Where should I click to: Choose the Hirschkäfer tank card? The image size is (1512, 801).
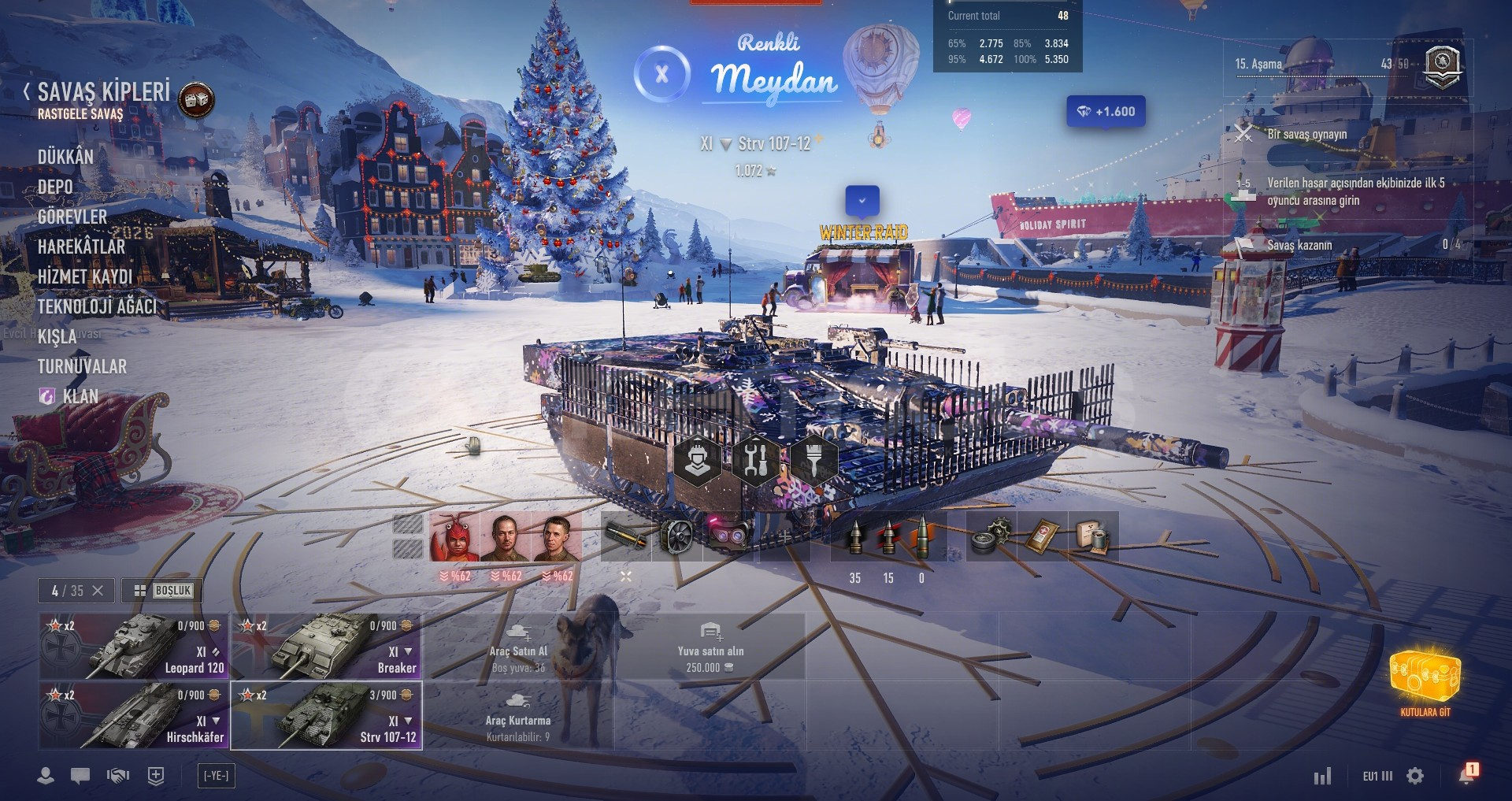click(133, 716)
